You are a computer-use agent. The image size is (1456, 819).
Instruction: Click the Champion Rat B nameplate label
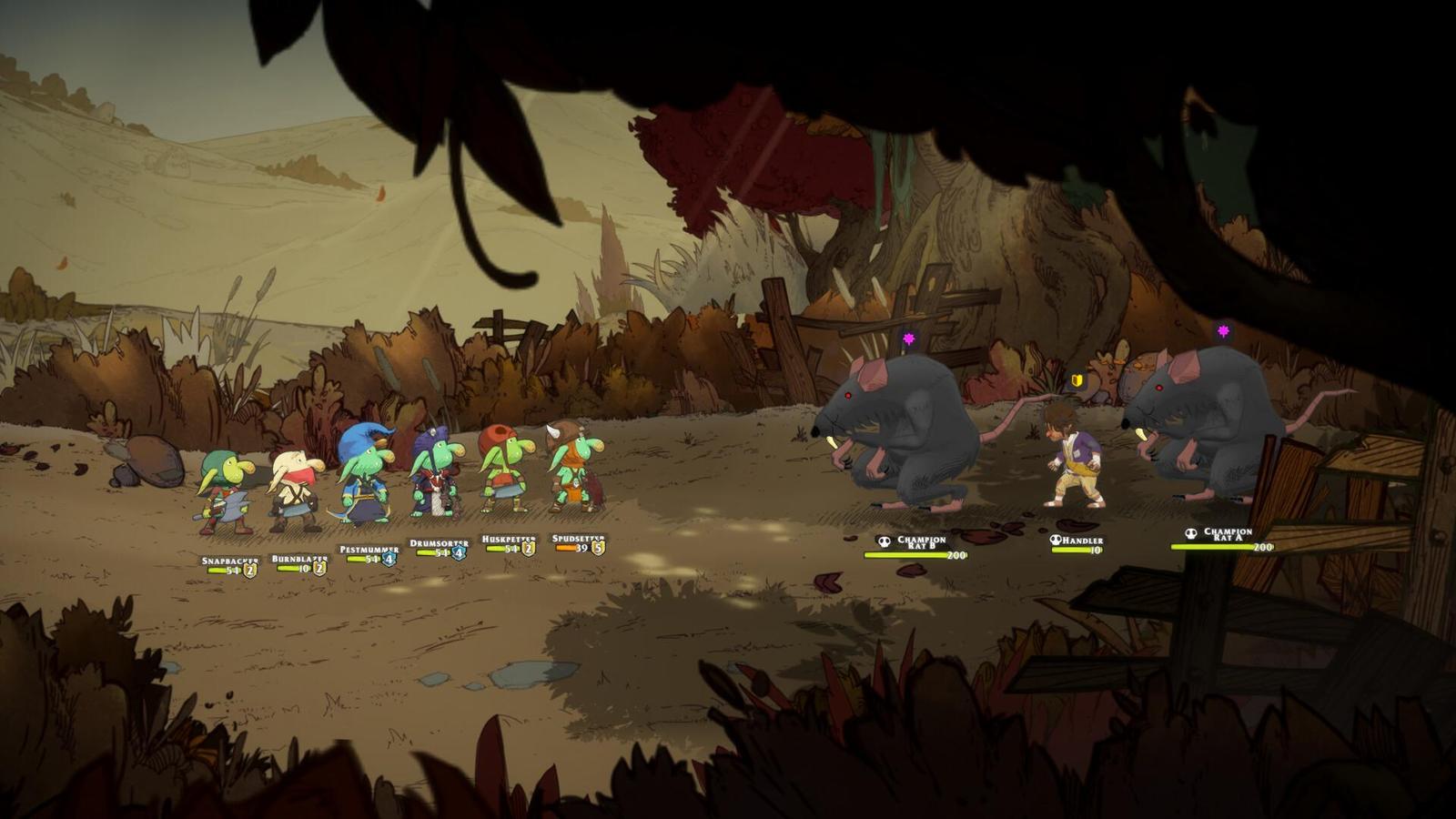coord(920,541)
